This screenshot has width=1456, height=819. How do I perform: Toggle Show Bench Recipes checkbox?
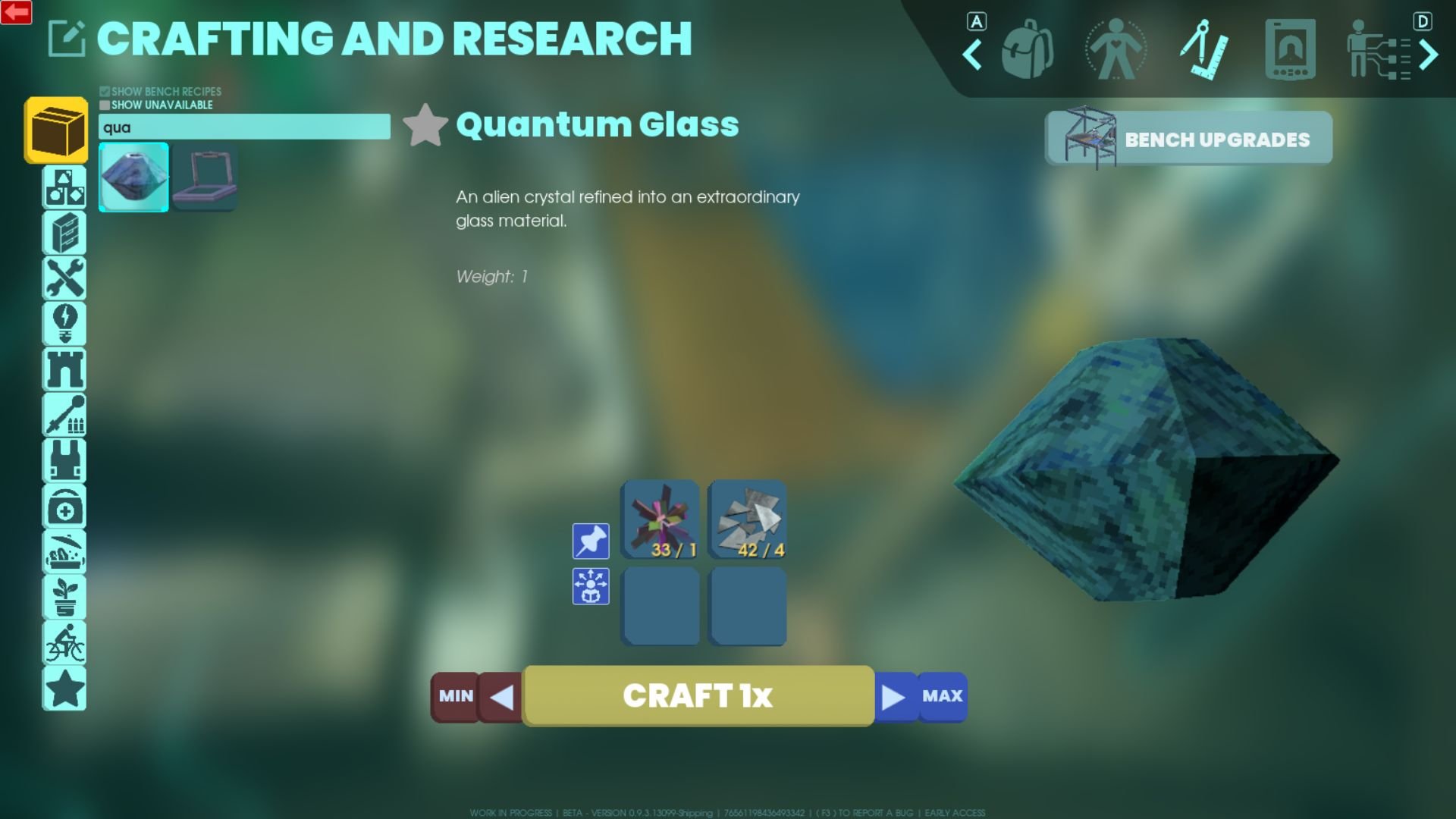(105, 92)
